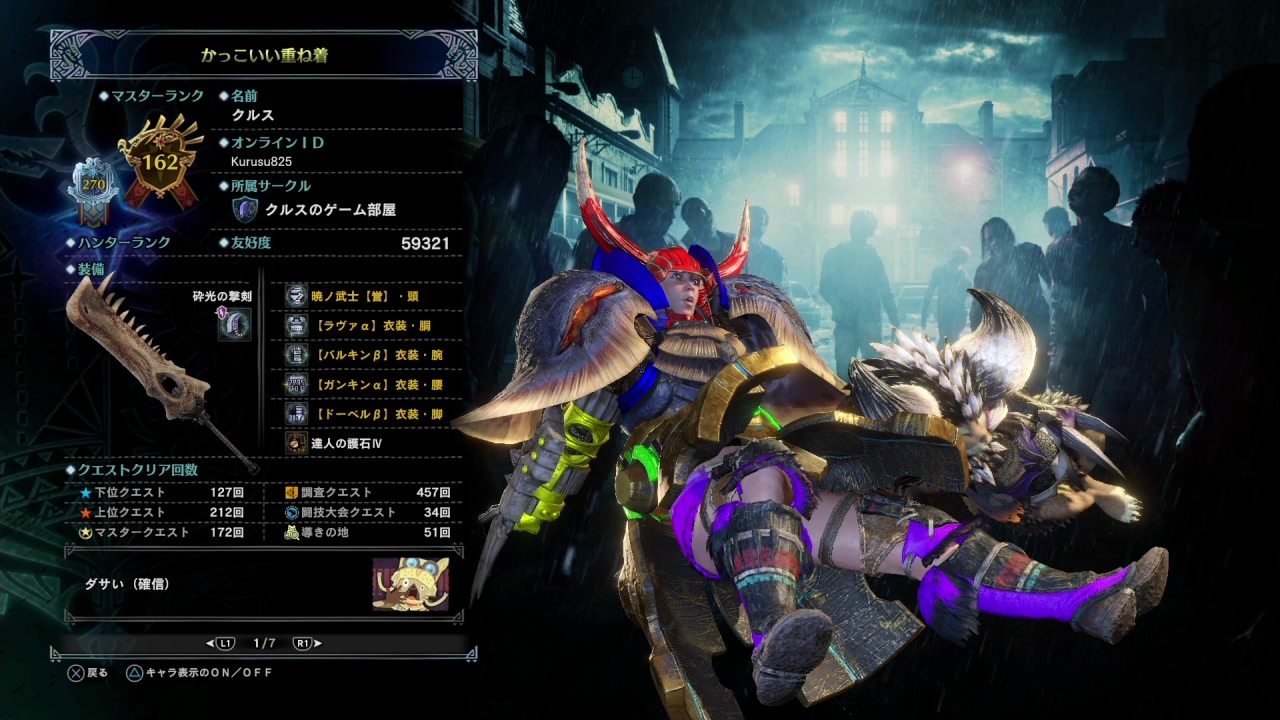Select the 【ラヴァα】 chest layered armor row
1280x720 pixels.
tap(363, 325)
